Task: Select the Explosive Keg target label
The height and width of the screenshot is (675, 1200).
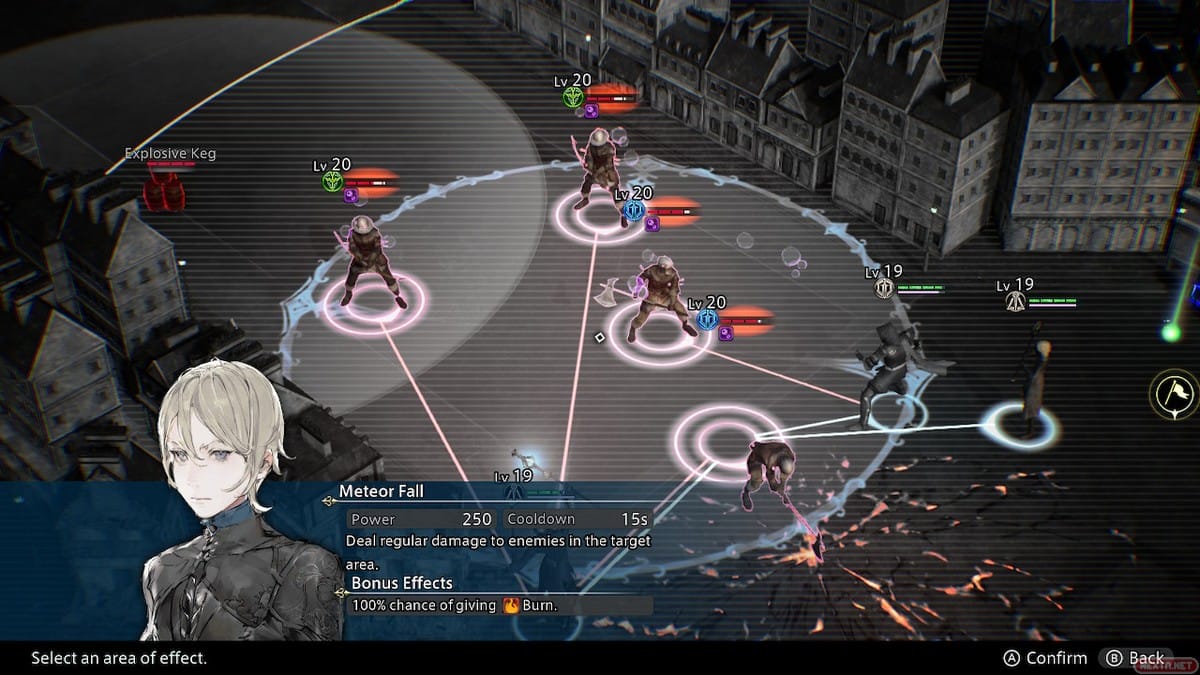Action: point(170,154)
